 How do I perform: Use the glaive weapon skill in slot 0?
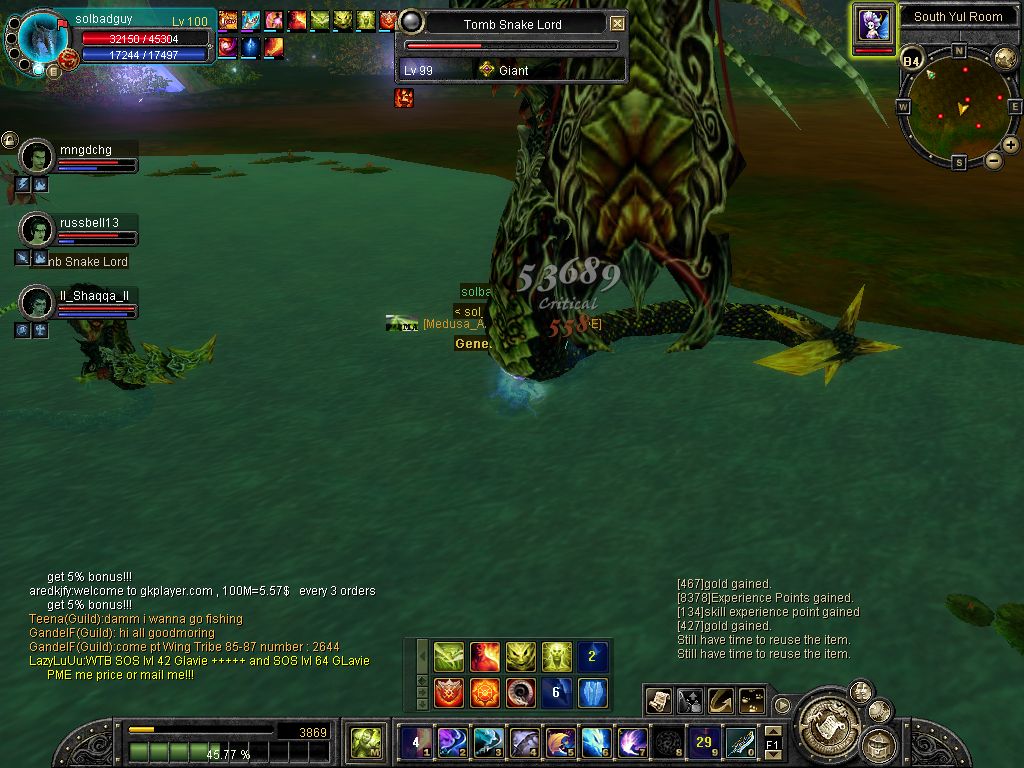point(741,742)
